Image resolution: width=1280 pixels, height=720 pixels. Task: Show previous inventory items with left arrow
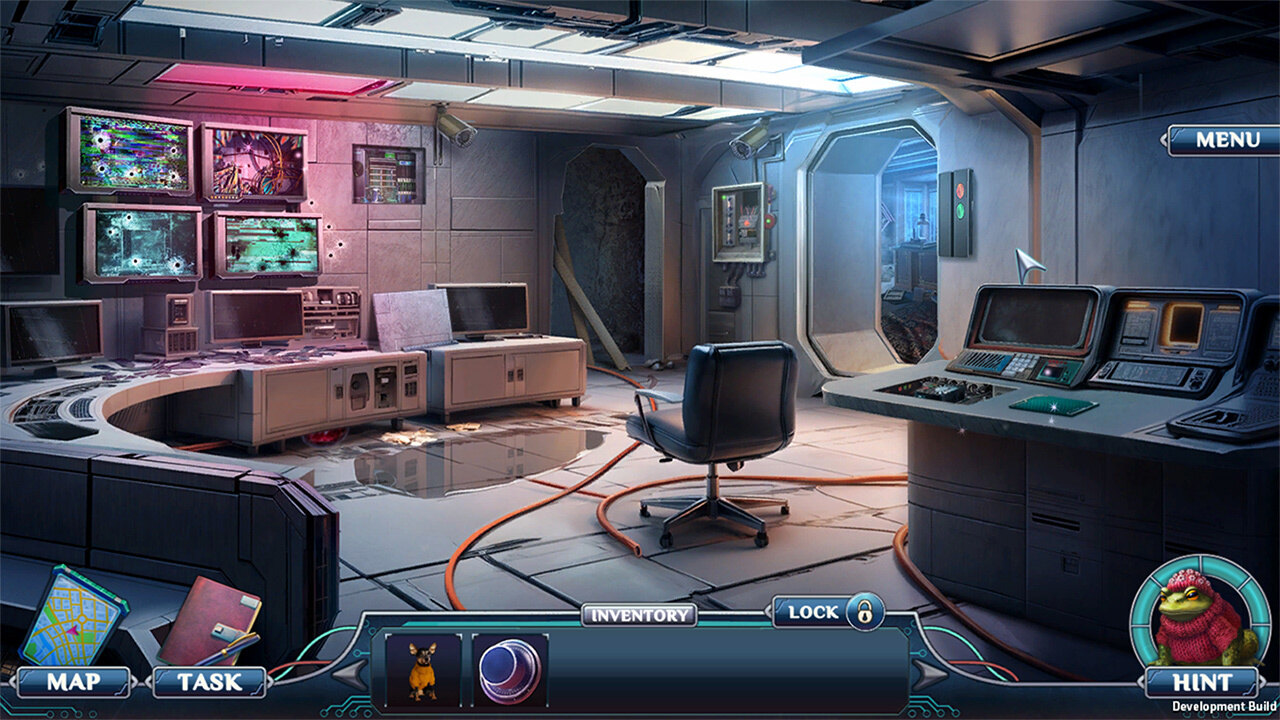coord(349,676)
